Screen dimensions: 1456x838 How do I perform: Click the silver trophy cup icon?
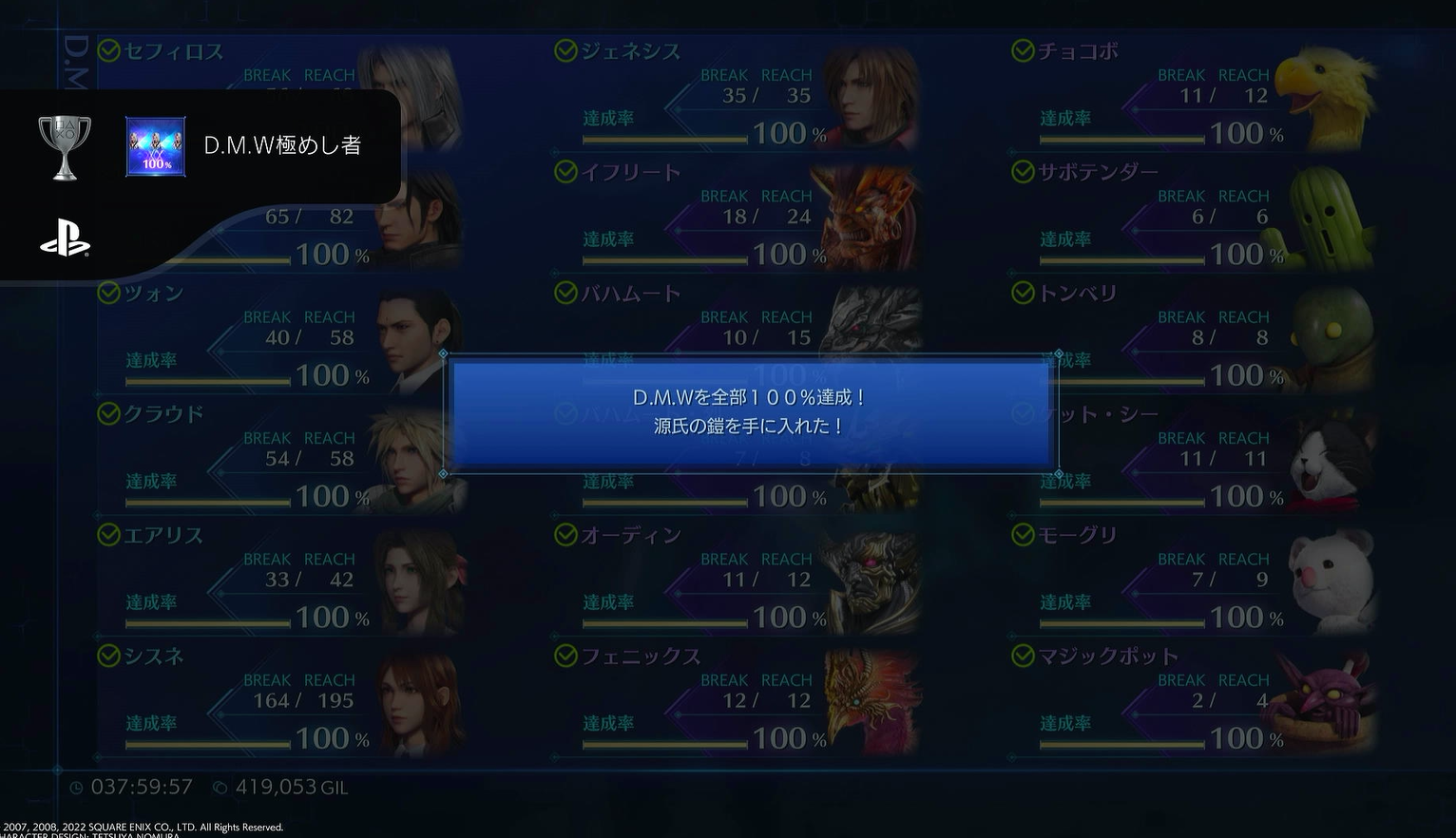point(65,147)
